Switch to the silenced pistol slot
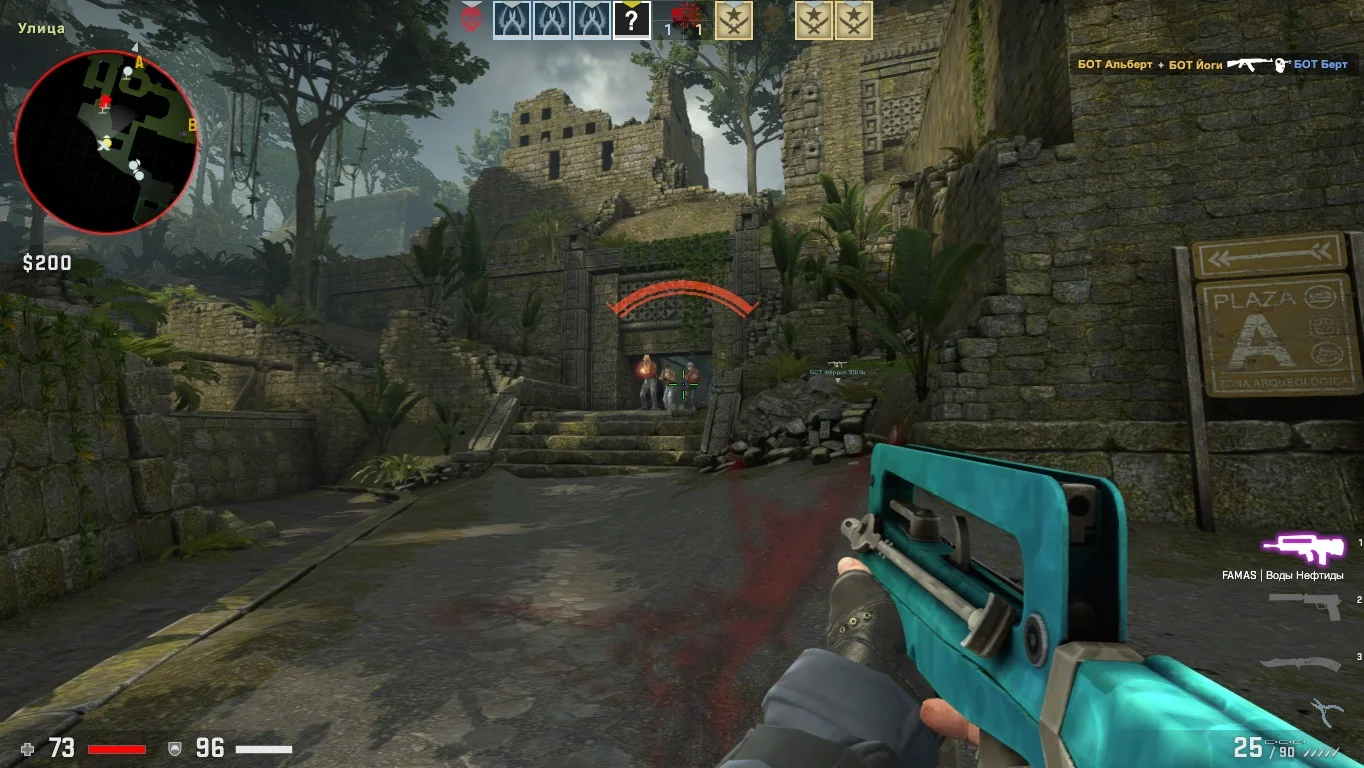Viewport: 1364px width, 768px height. tap(1304, 605)
